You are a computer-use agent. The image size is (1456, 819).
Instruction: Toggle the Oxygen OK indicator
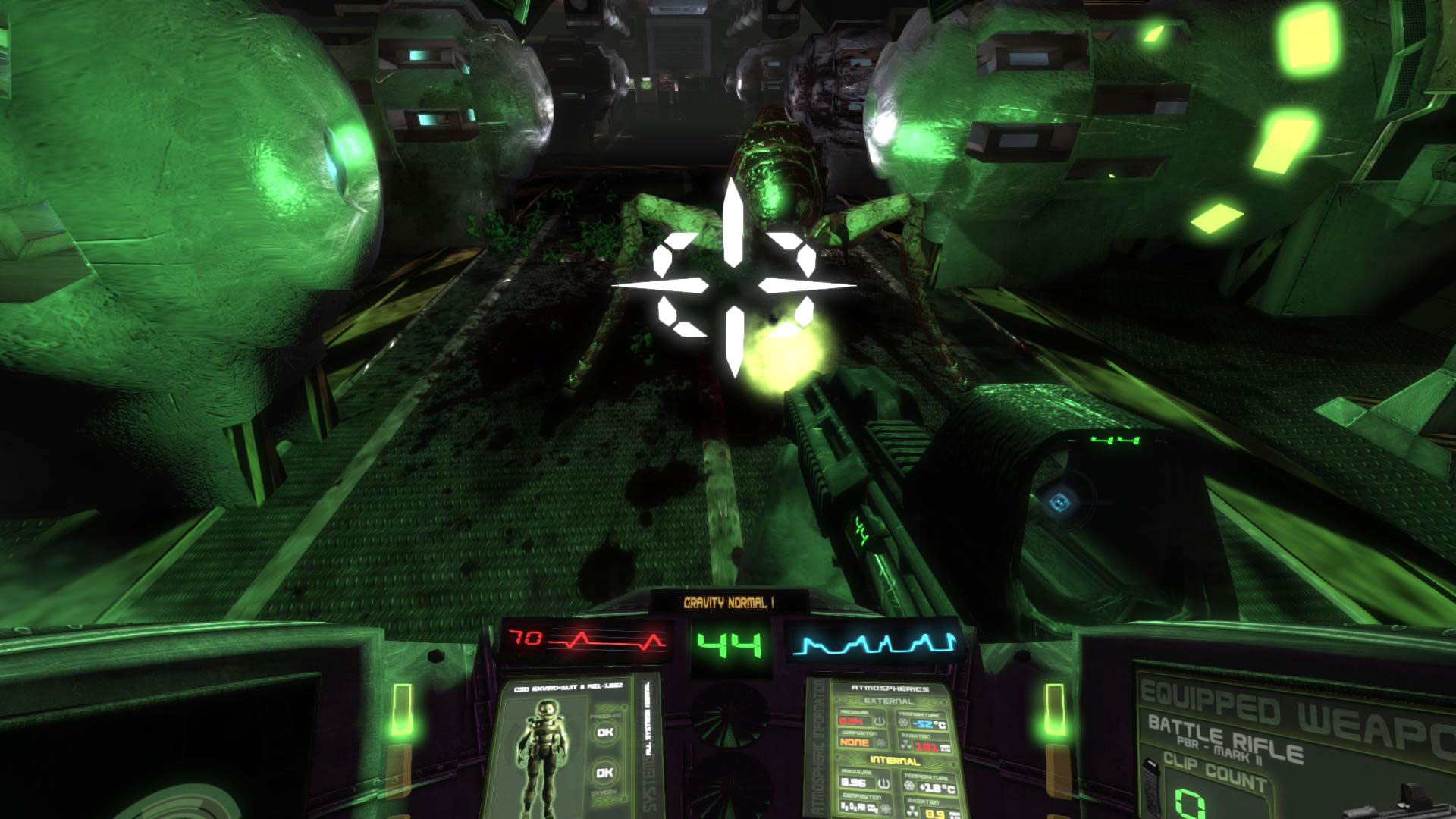[604, 772]
